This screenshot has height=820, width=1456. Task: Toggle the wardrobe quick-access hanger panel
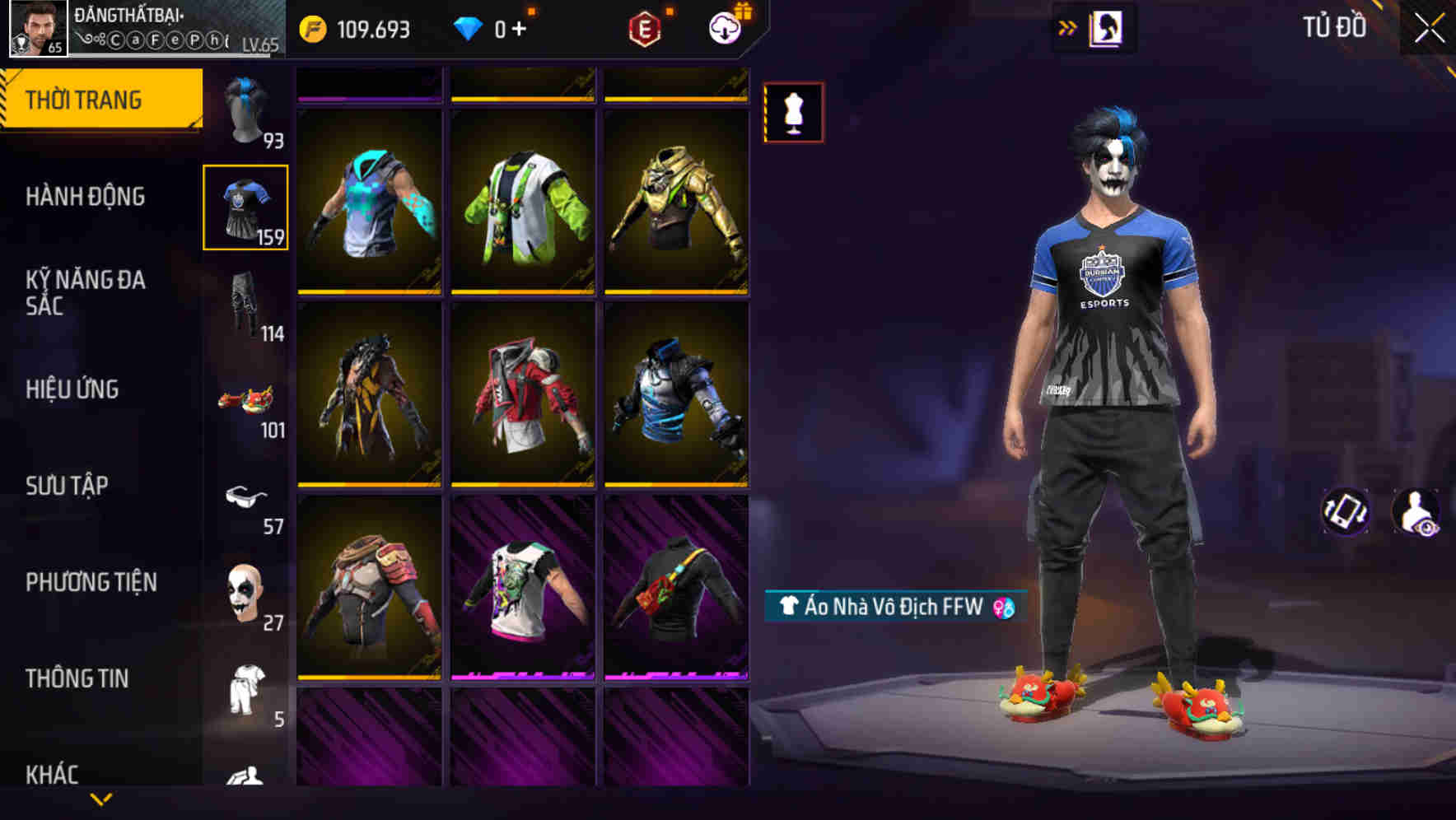pyautogui.click(x=1108, y=30)
